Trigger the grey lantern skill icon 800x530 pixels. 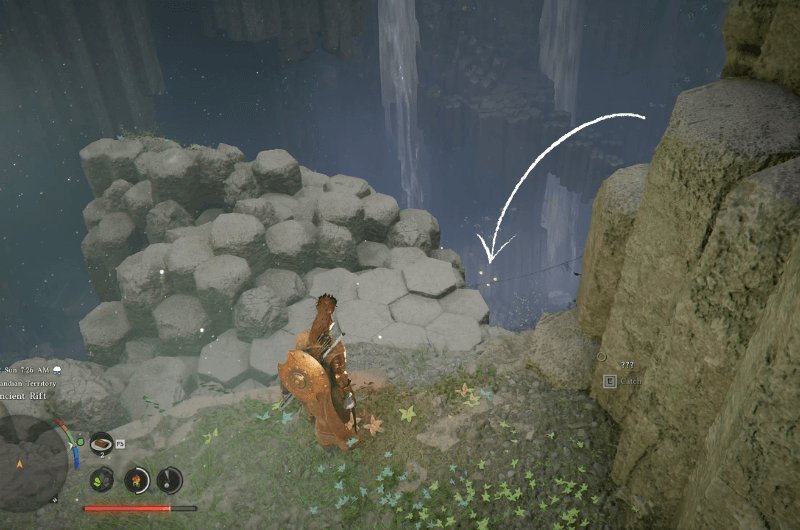tap(169, 480)
